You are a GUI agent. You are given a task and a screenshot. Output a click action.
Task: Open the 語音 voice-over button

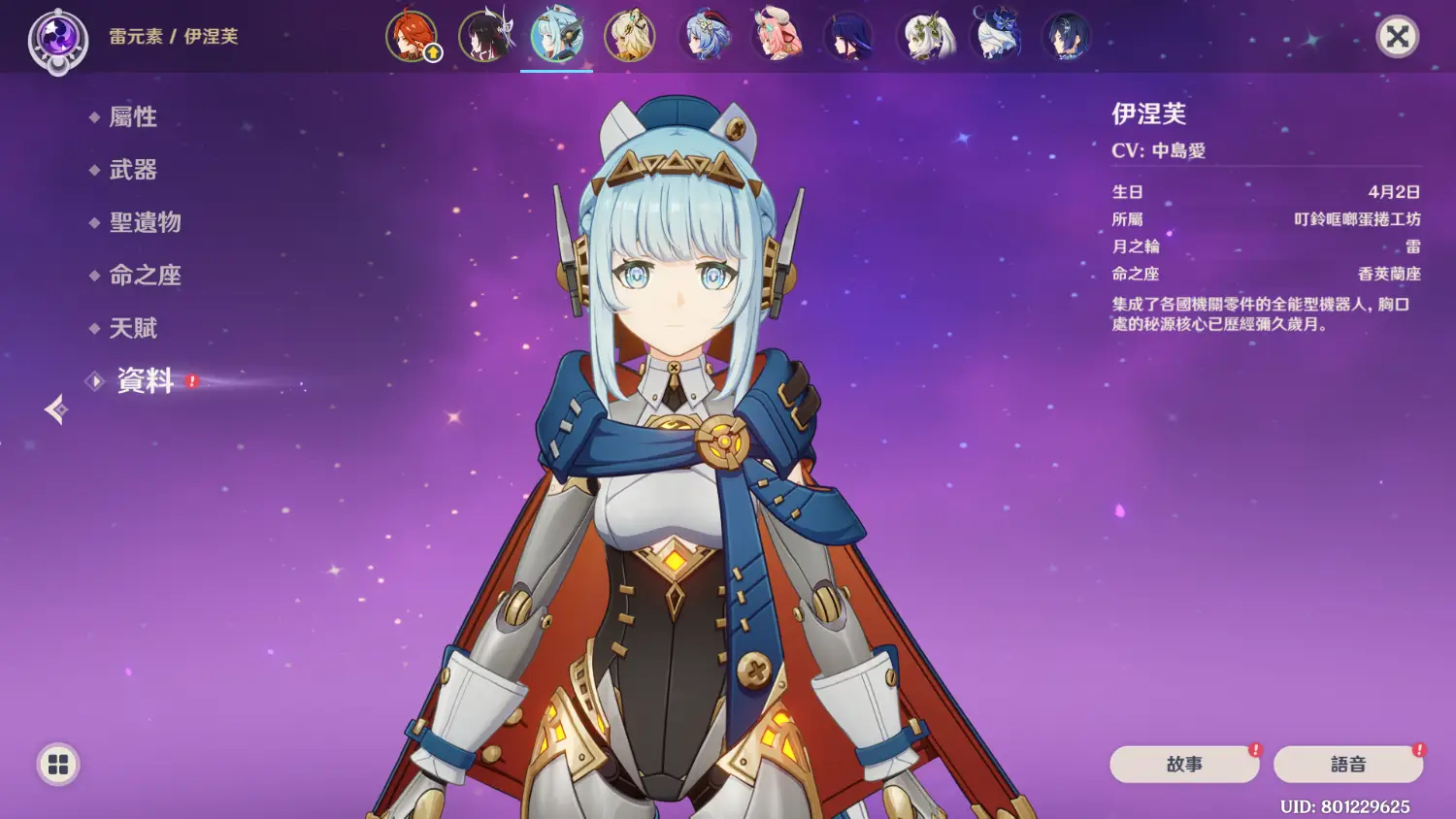point(1347,765)
